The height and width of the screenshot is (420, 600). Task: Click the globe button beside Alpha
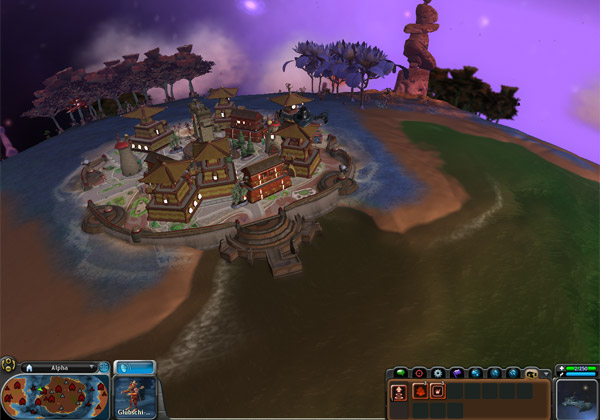pos(104,367)
